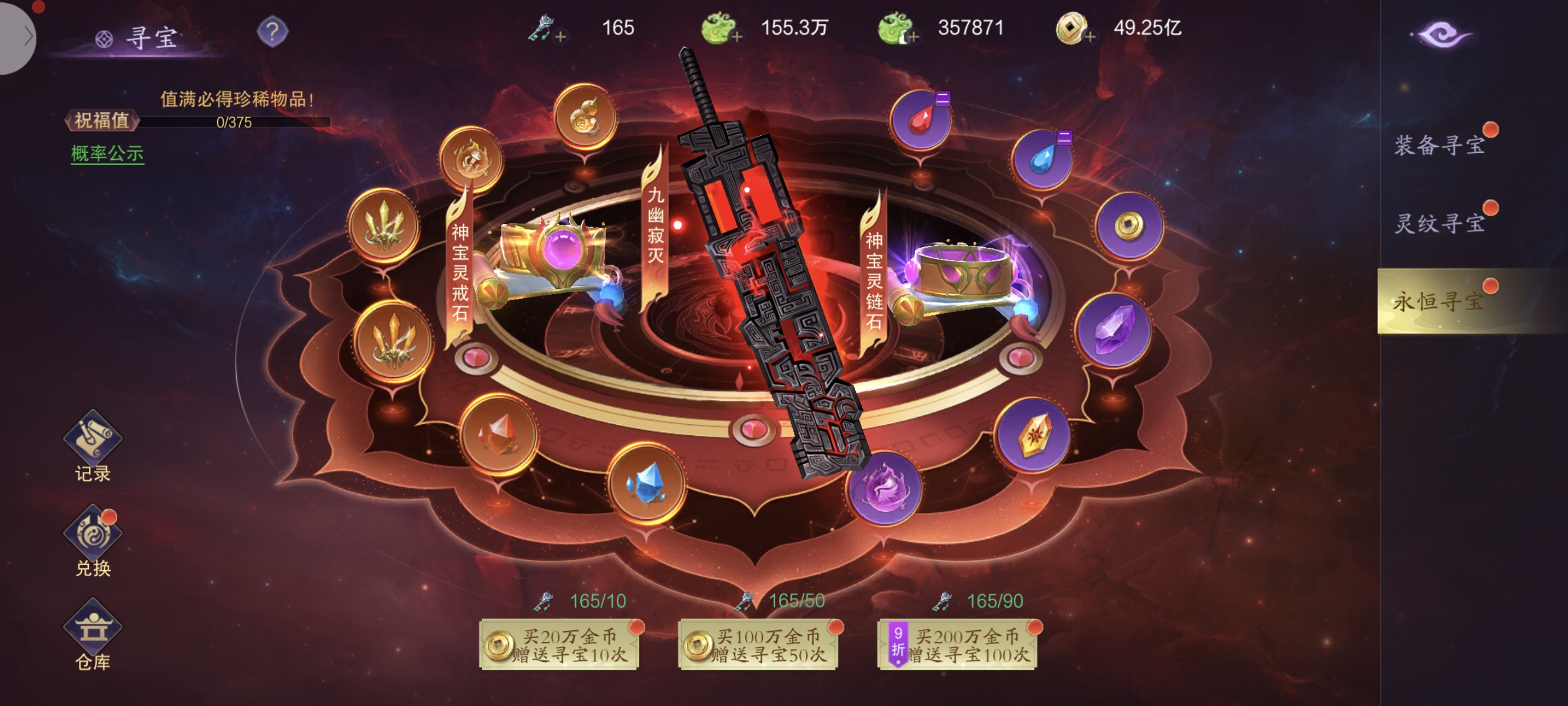
Task: Buy 200万金币 for 100 treasure hunts
Action: tap(958, 645)
